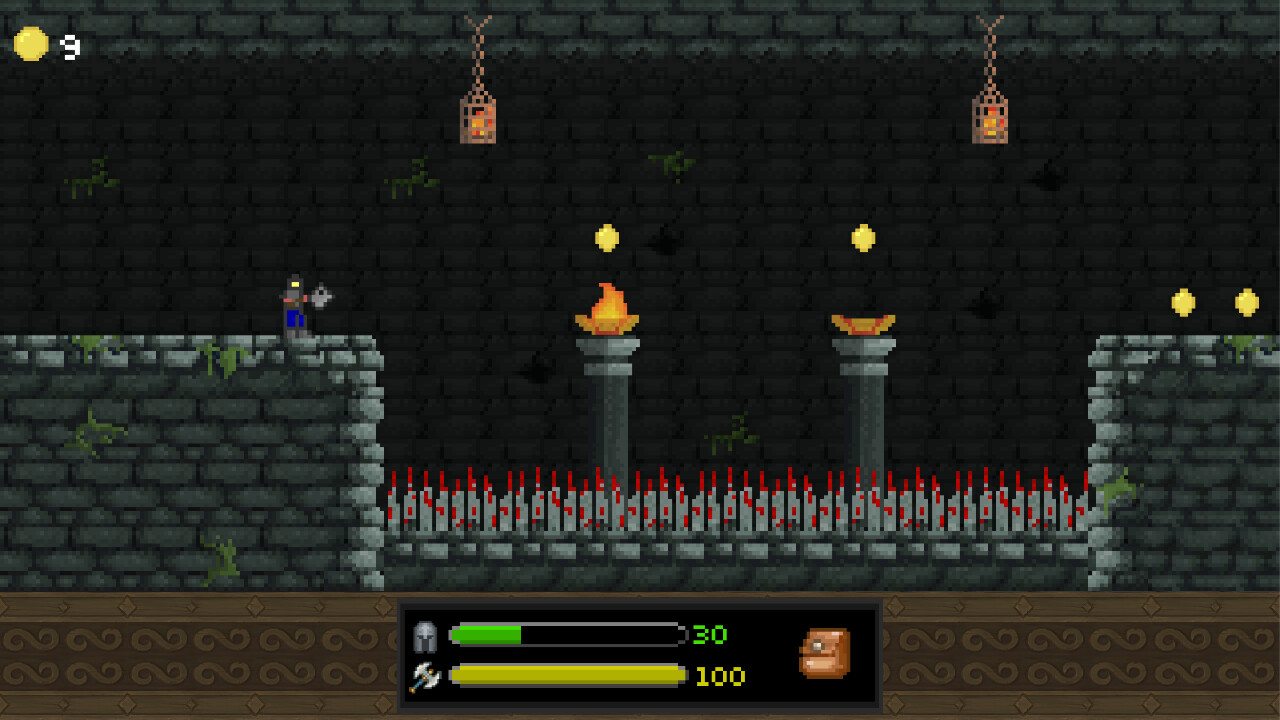Click the helmet icon beside the health bar
The height and width of the screenshot is (720, 1280).
(424, 636)
